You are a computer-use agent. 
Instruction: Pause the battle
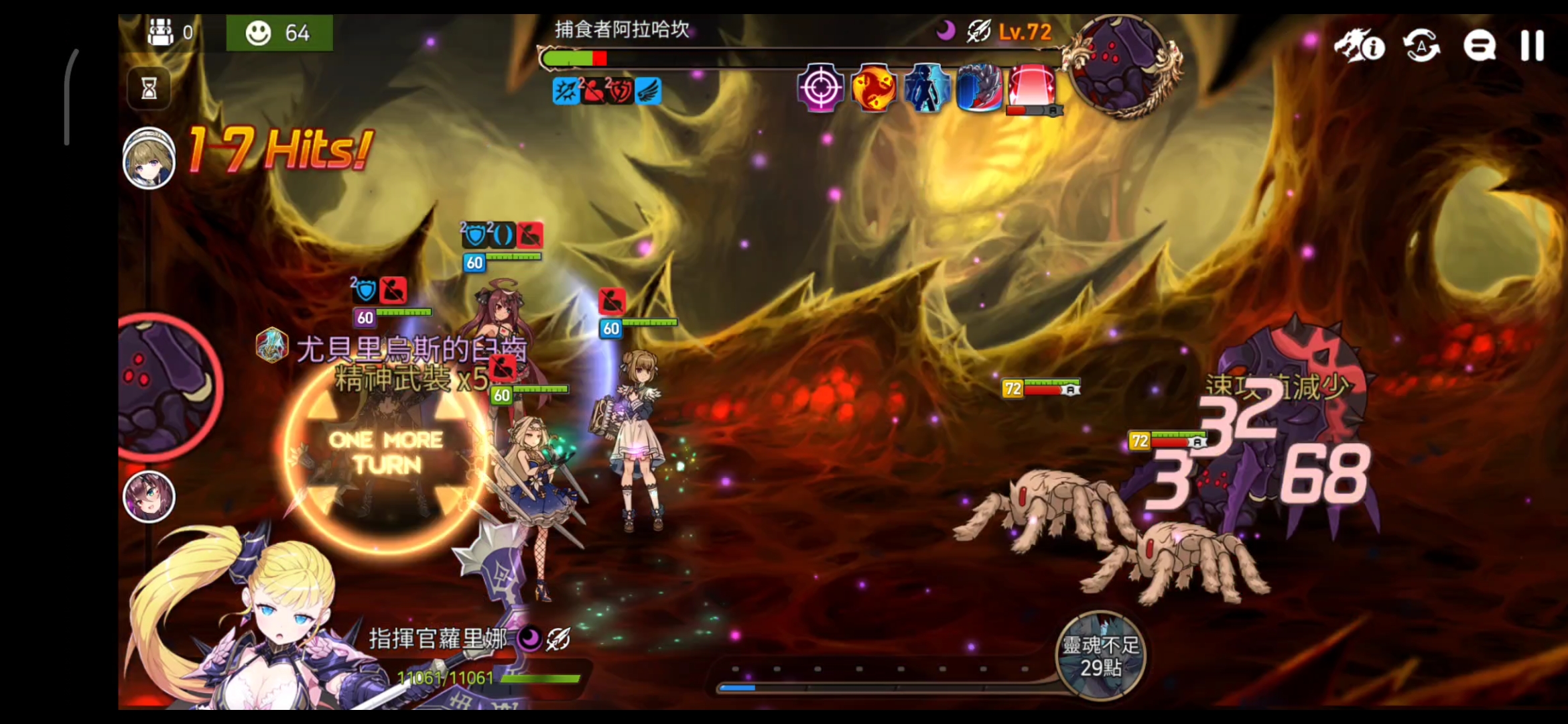1532,46
